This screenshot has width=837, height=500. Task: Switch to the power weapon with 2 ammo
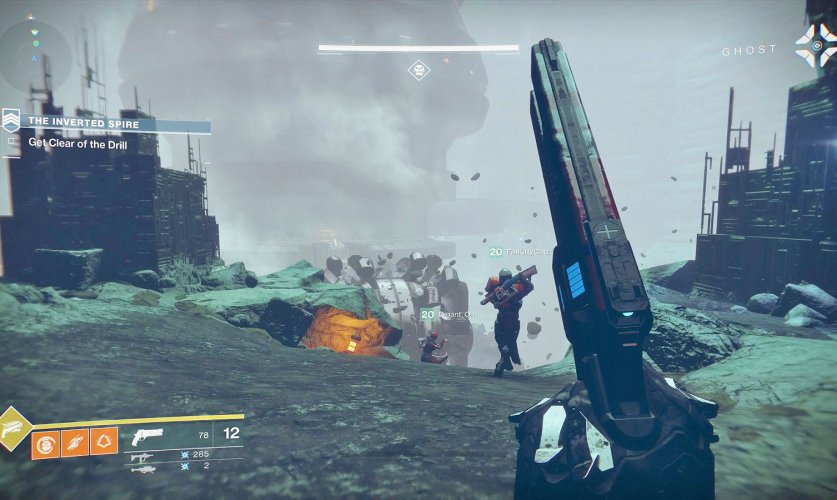(141, 467)
